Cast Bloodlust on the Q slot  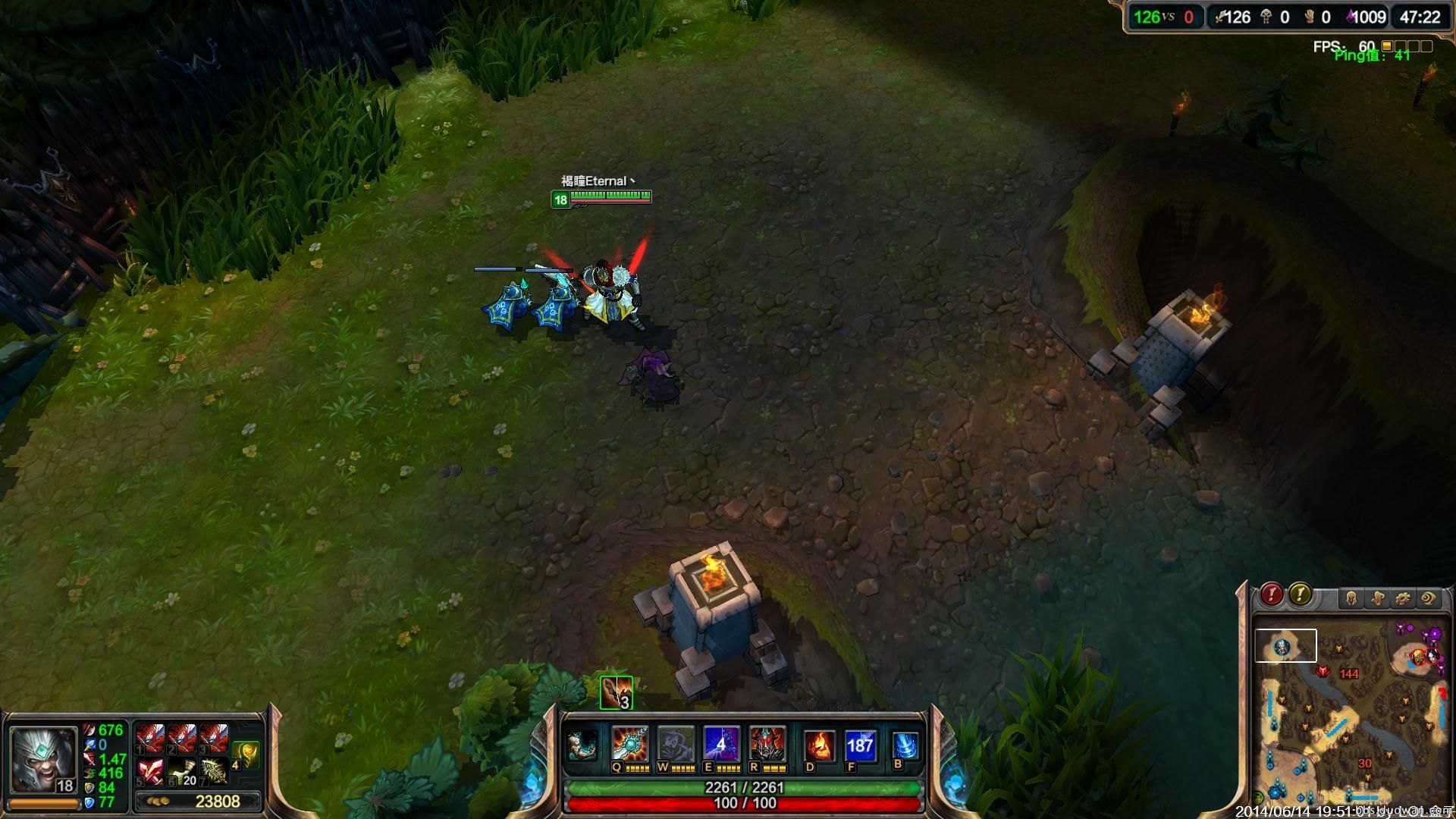pos(630,744)
